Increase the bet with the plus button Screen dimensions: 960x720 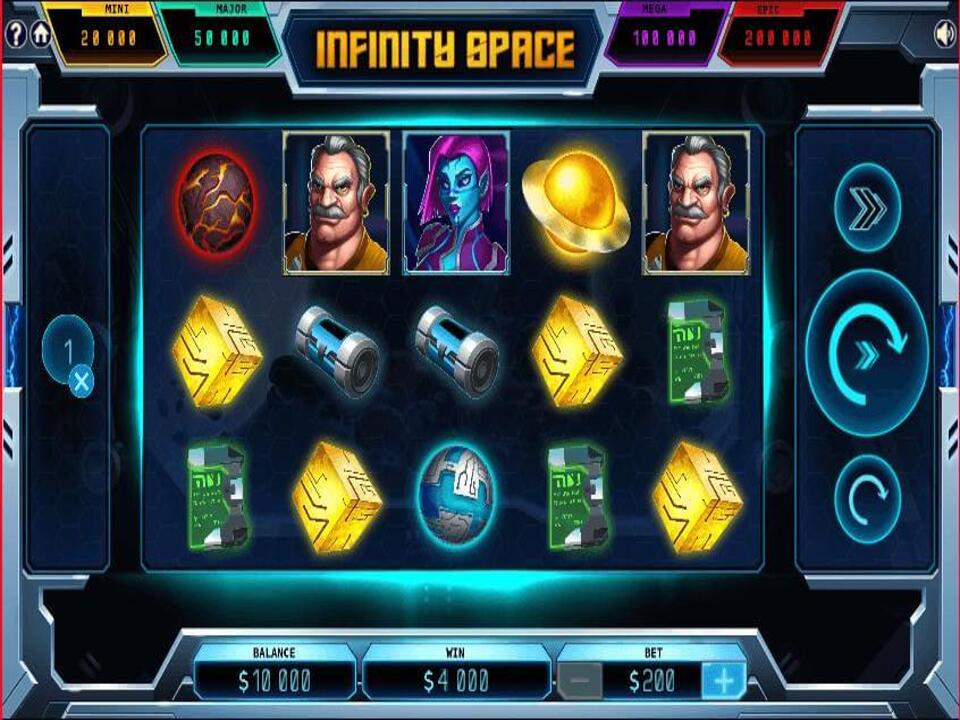click(722, 681)
